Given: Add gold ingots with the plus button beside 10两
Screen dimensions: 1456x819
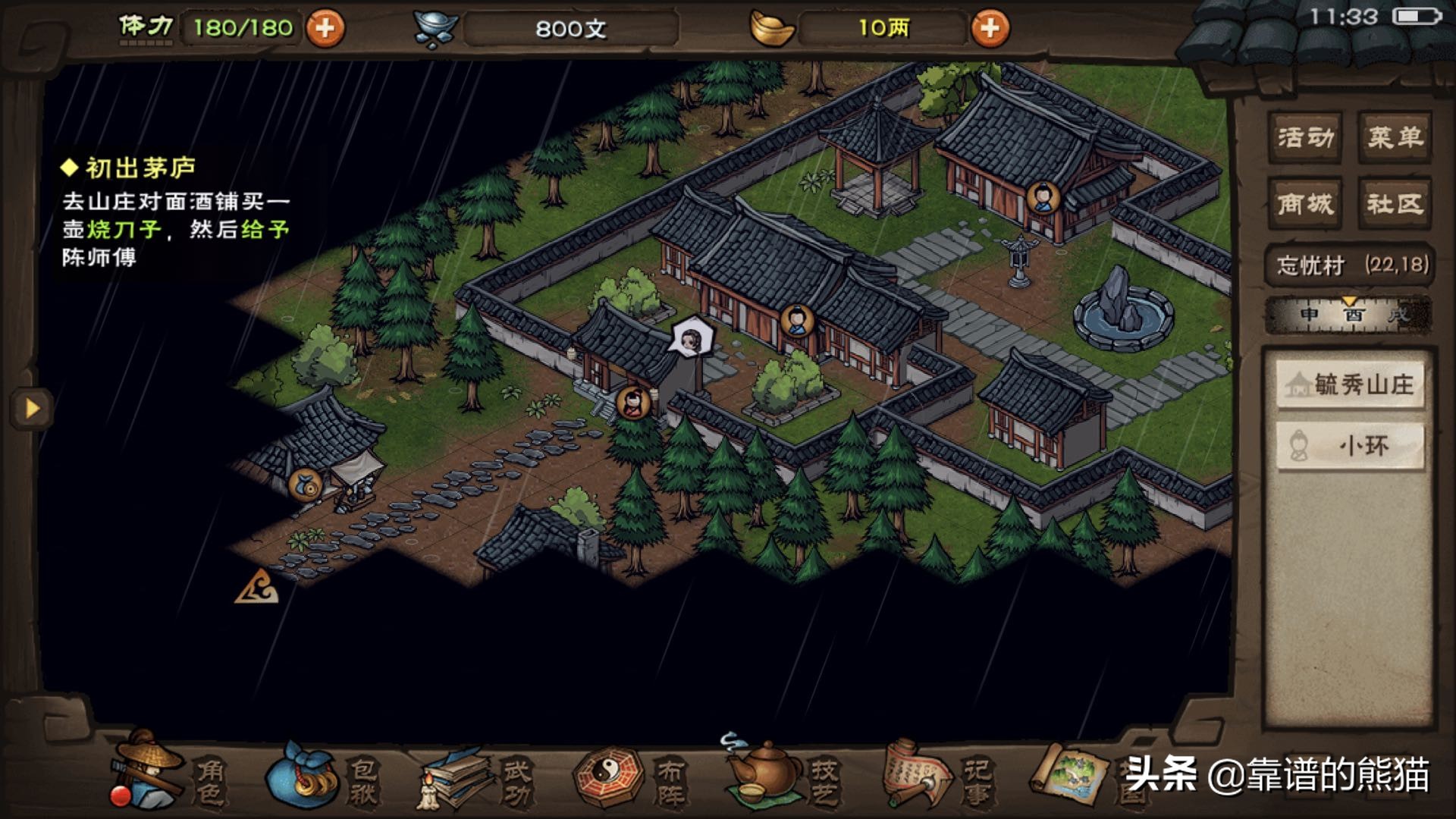Looking at the screenshot, I should 990,29.
